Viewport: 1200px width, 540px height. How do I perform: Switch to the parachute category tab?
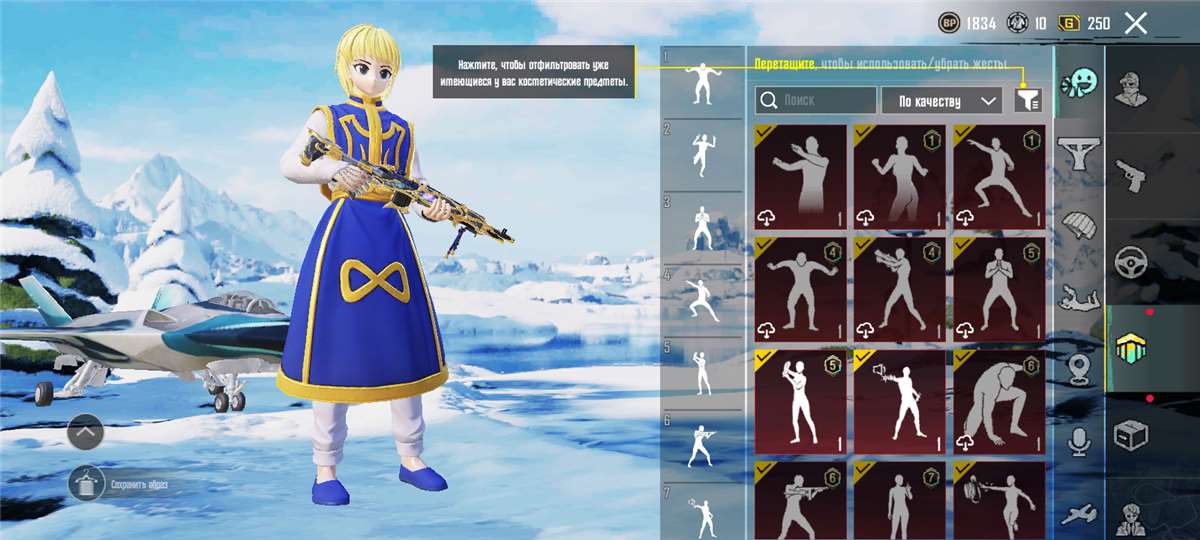tap(1080, 226)
